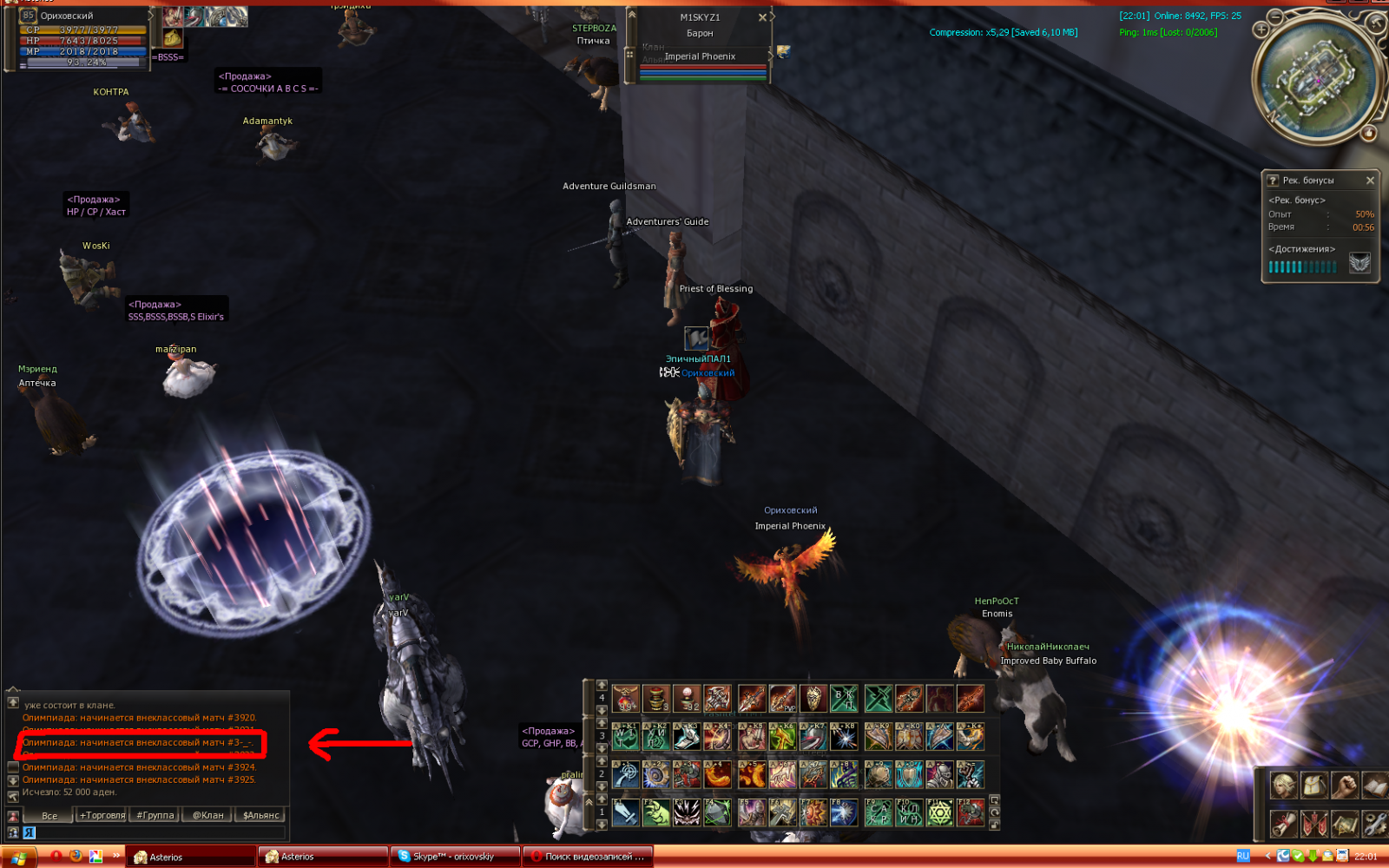Viewport: 1389px width, 868px height.
Task: Click the thumbs-up recommend button near minimap
Action: tap(1369, 133)
